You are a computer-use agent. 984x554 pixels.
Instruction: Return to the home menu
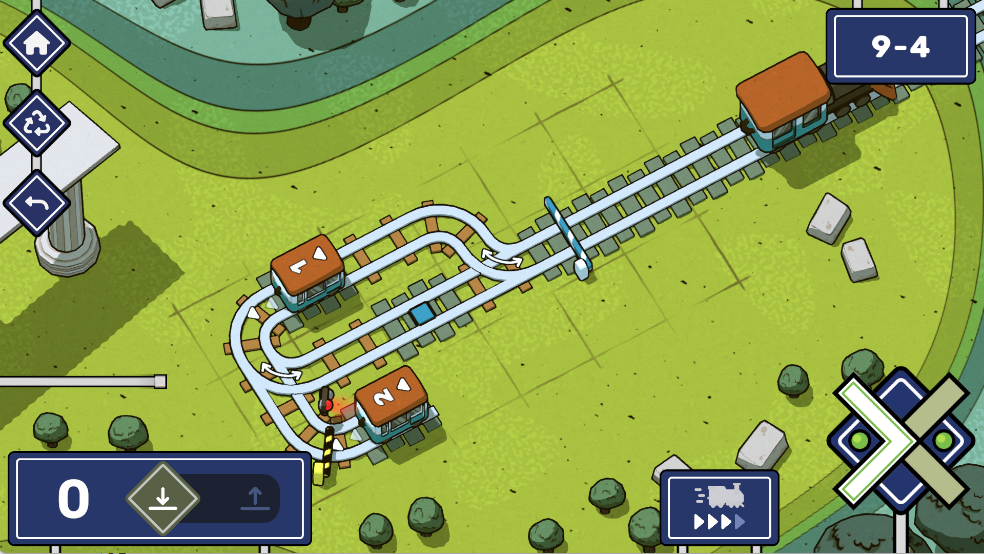pos(37,43)
